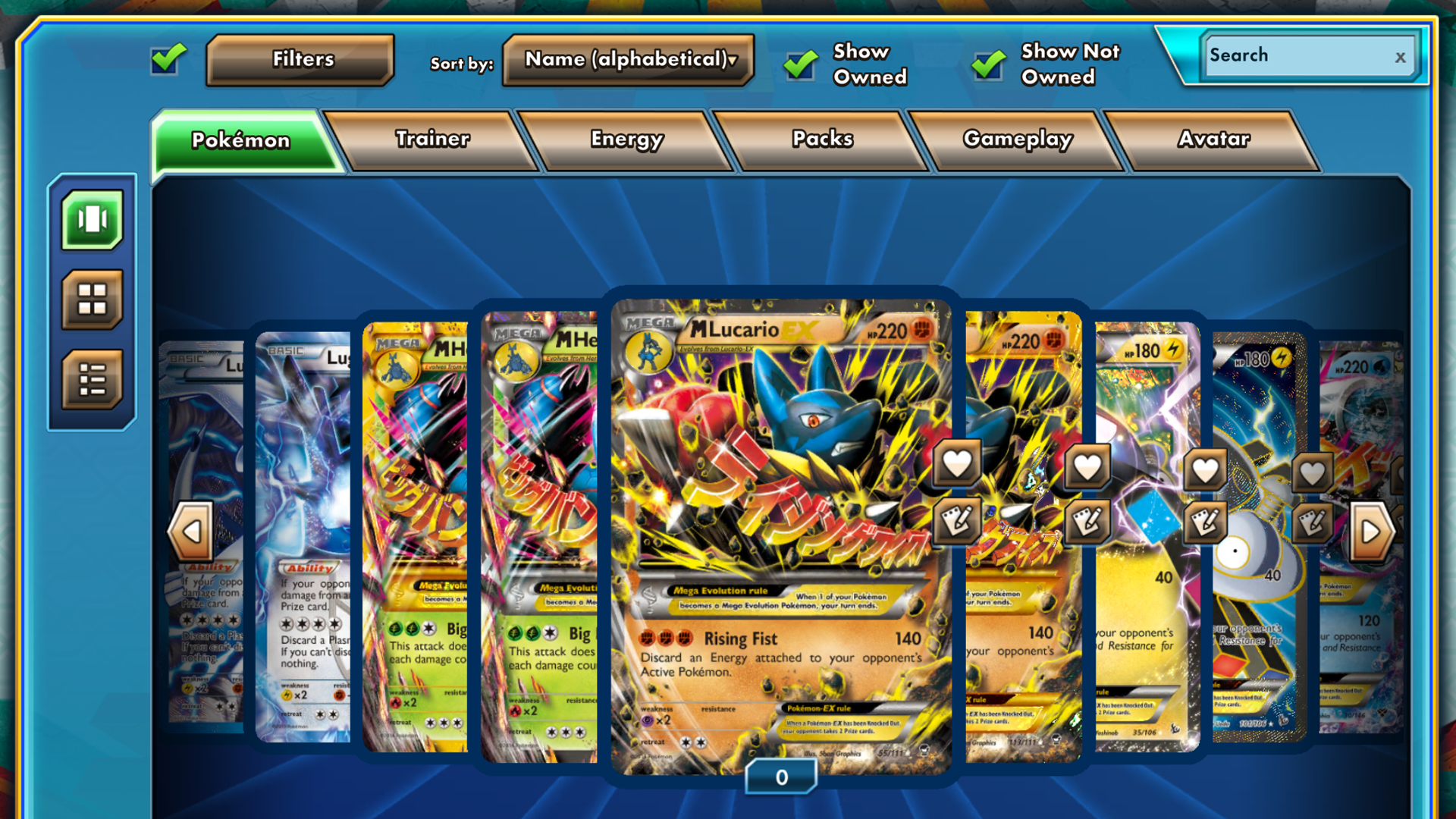Viewport: 1456px width, 819px height.
Task: Click the card count indicator showing 0
Action: coord(782,777)
